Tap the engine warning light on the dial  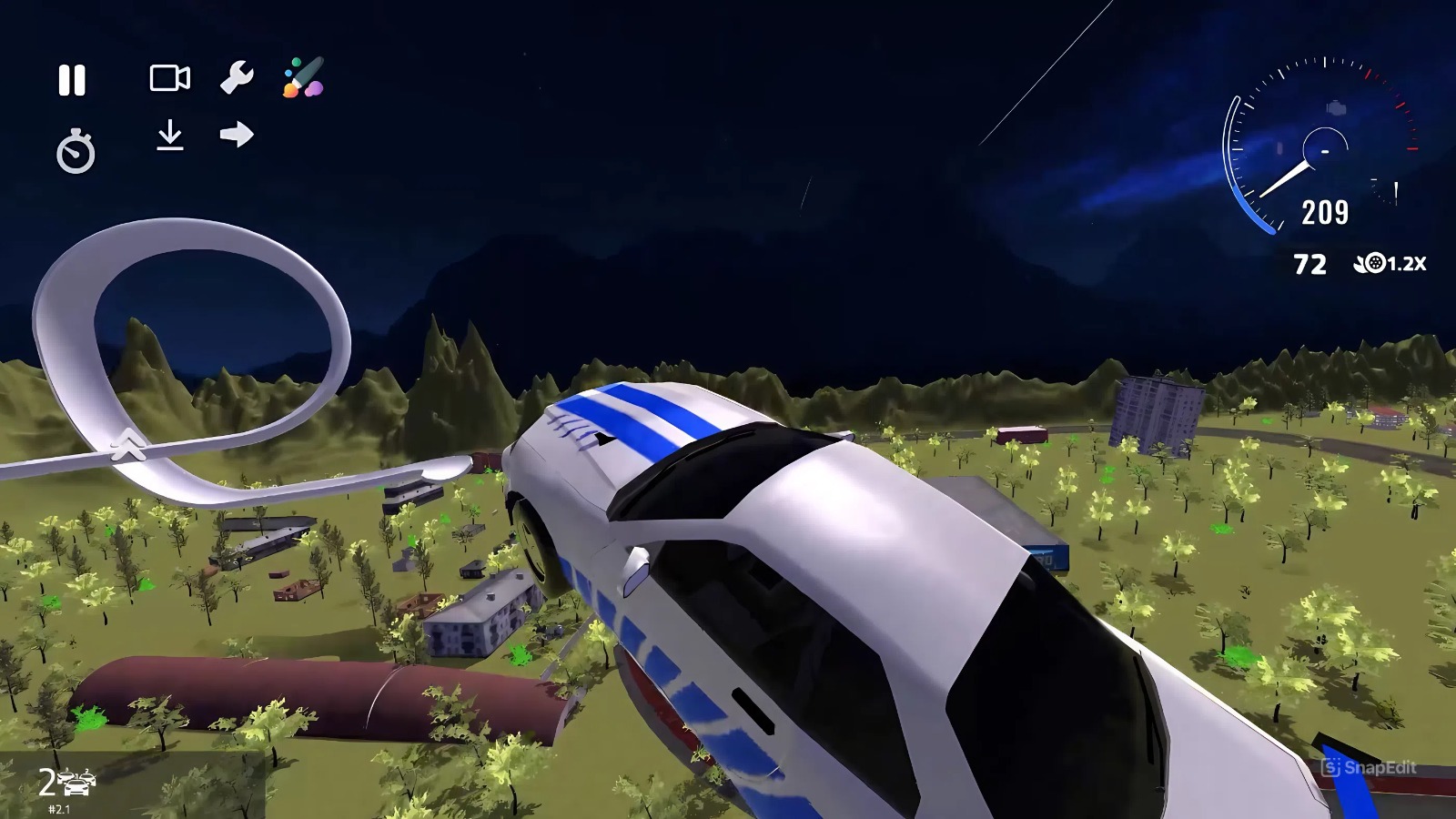point(1336,107)
